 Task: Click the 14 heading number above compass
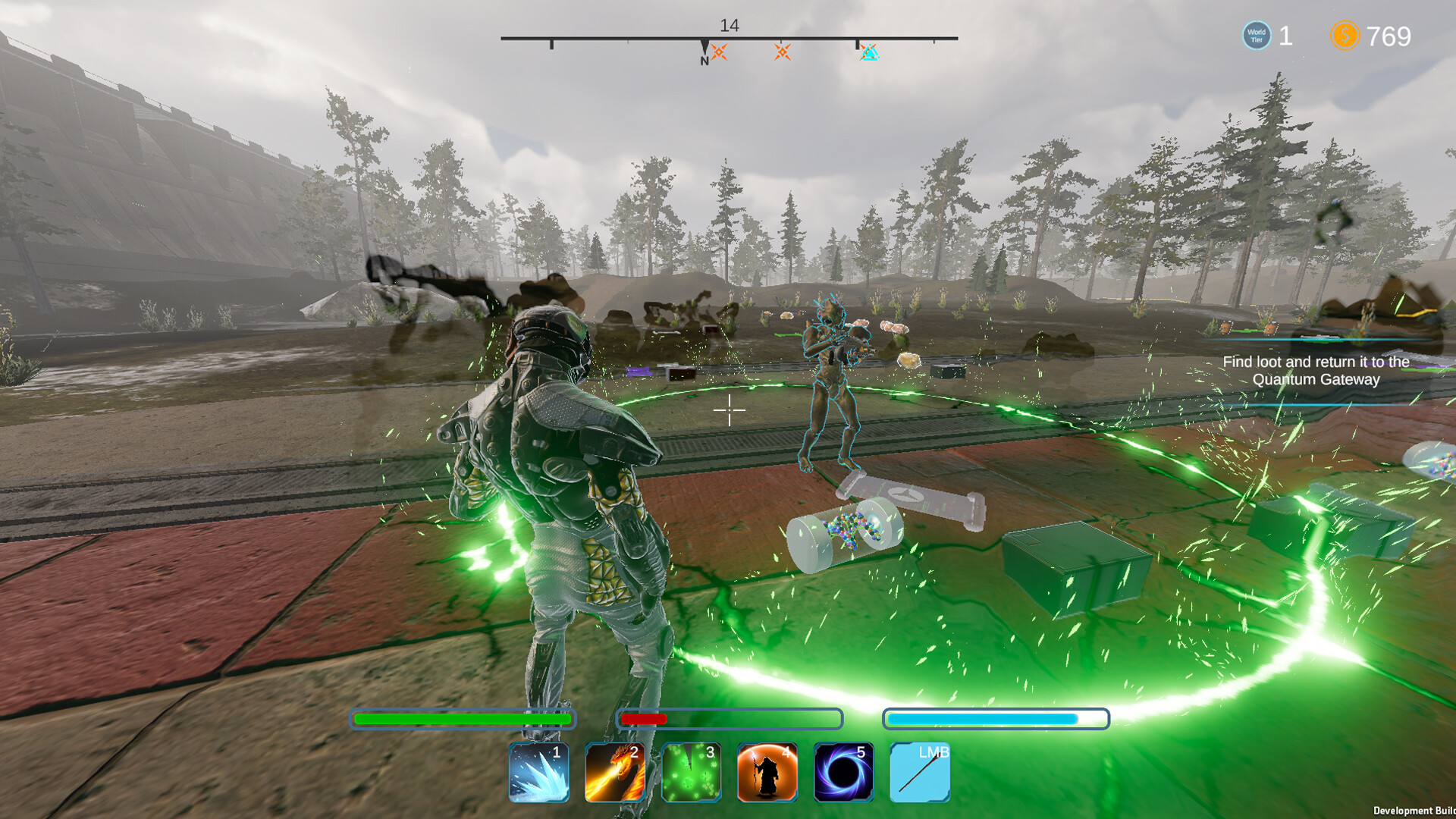[730, 24]
